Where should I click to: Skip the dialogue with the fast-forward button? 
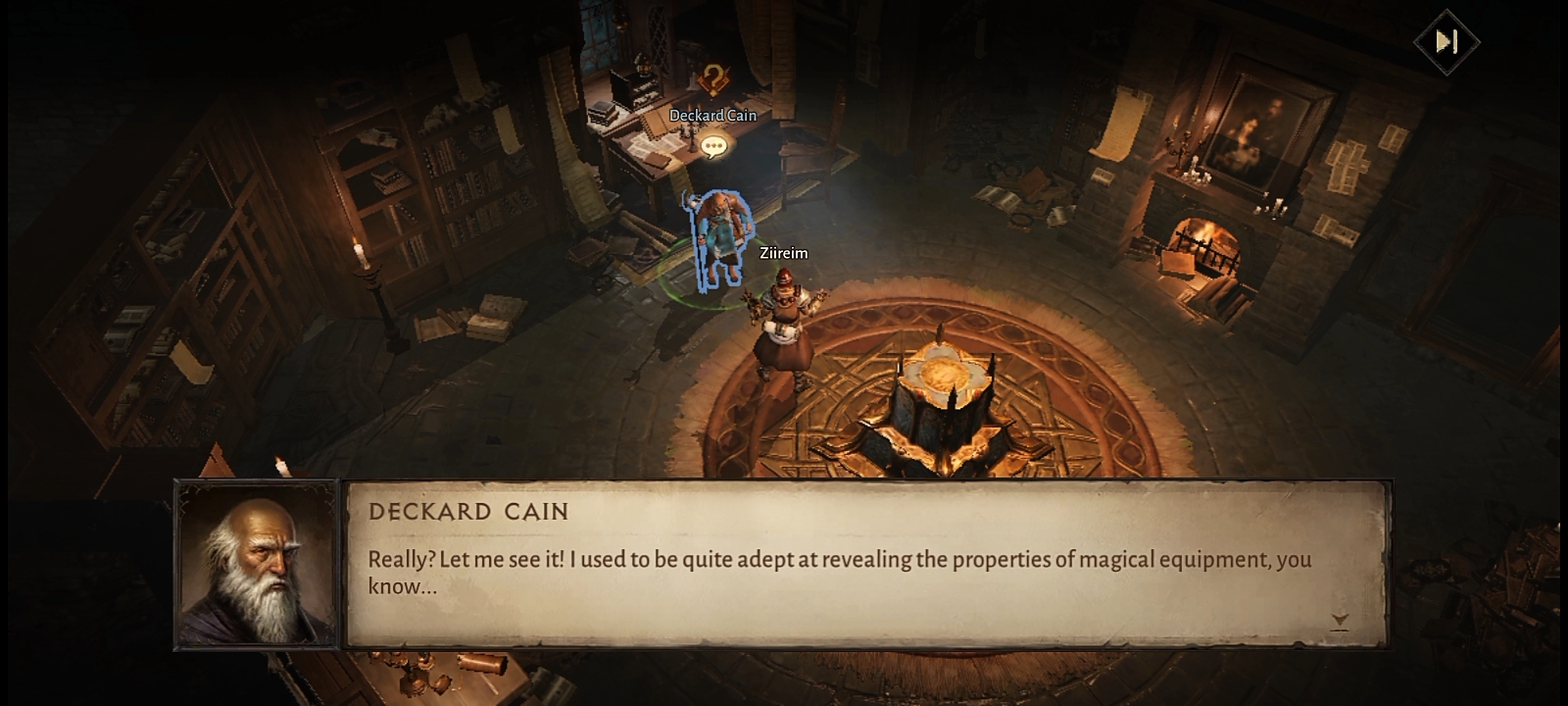coord(1446,41)
